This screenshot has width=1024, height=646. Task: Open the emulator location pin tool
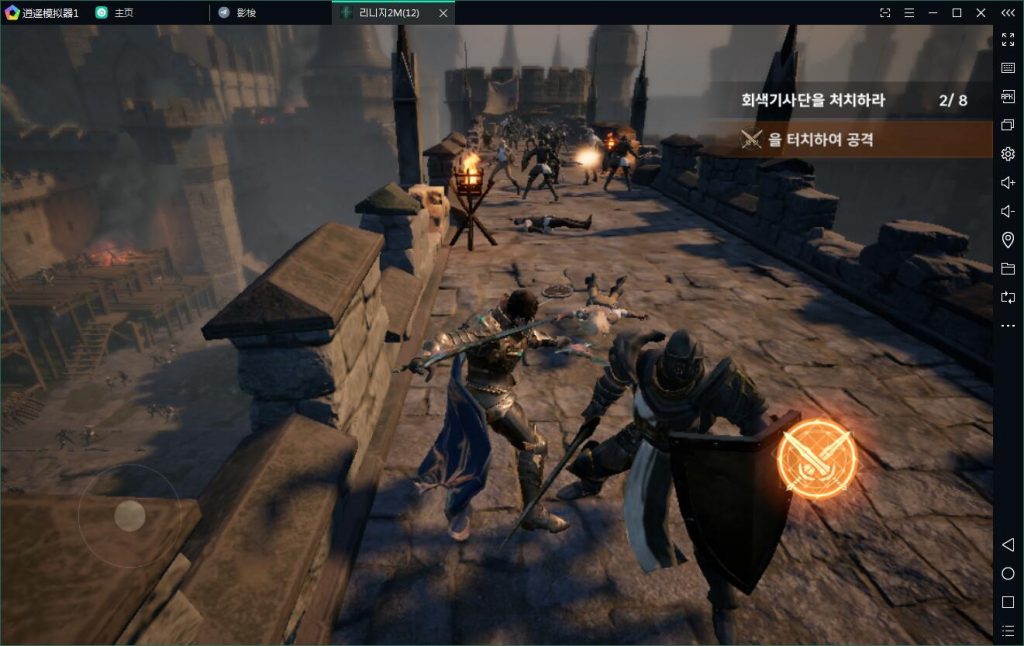tap(1008, 240)
